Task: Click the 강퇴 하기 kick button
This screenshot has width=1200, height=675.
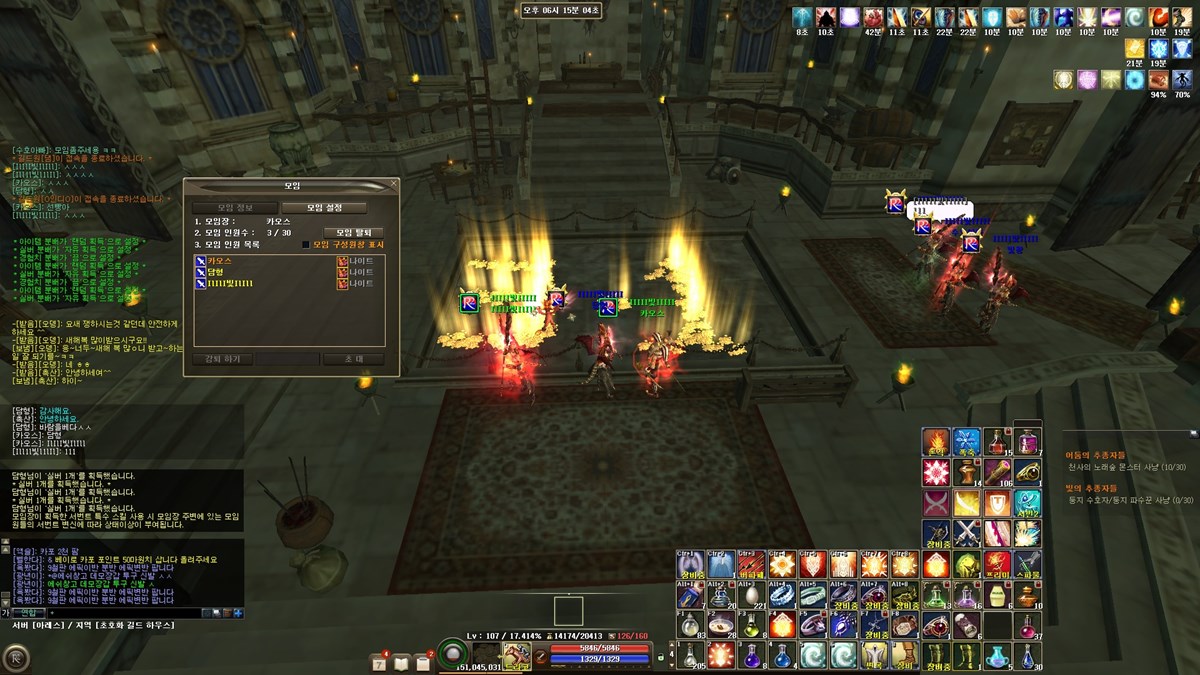Action: (222, 358)
